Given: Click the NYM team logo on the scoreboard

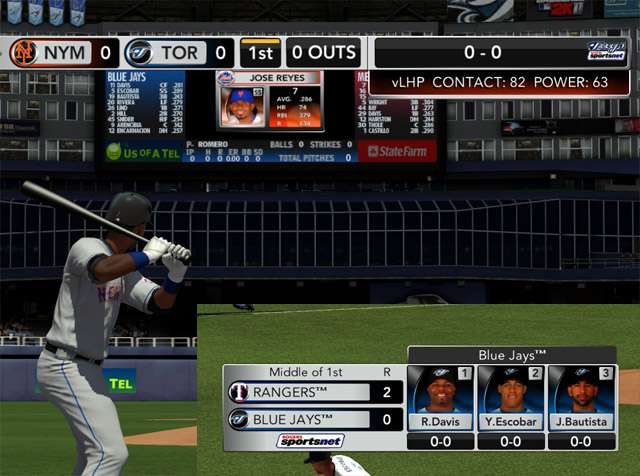Looking at the screenshot, I should [x=23, y=52].
